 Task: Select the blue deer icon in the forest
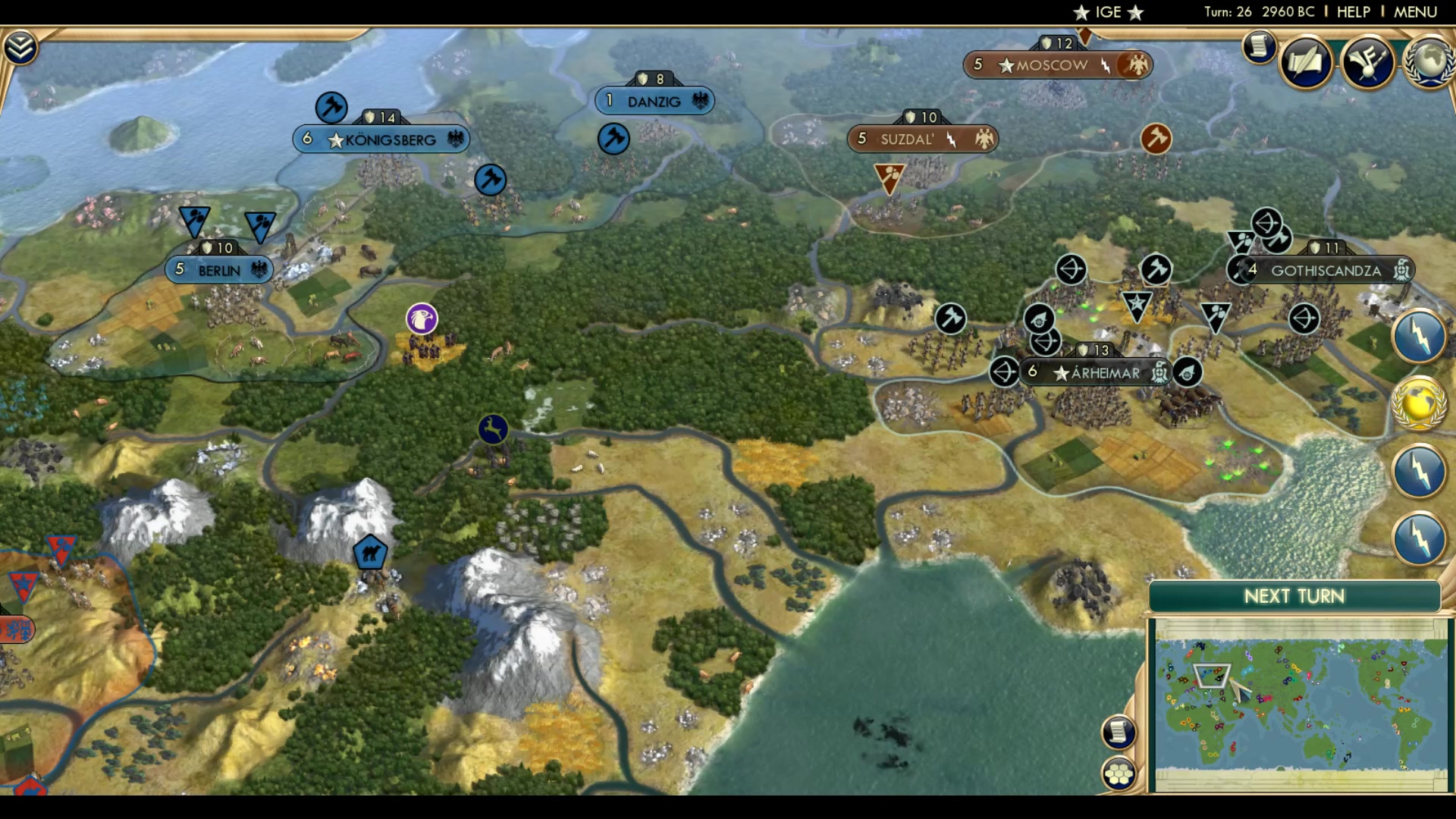click(492, 428)
